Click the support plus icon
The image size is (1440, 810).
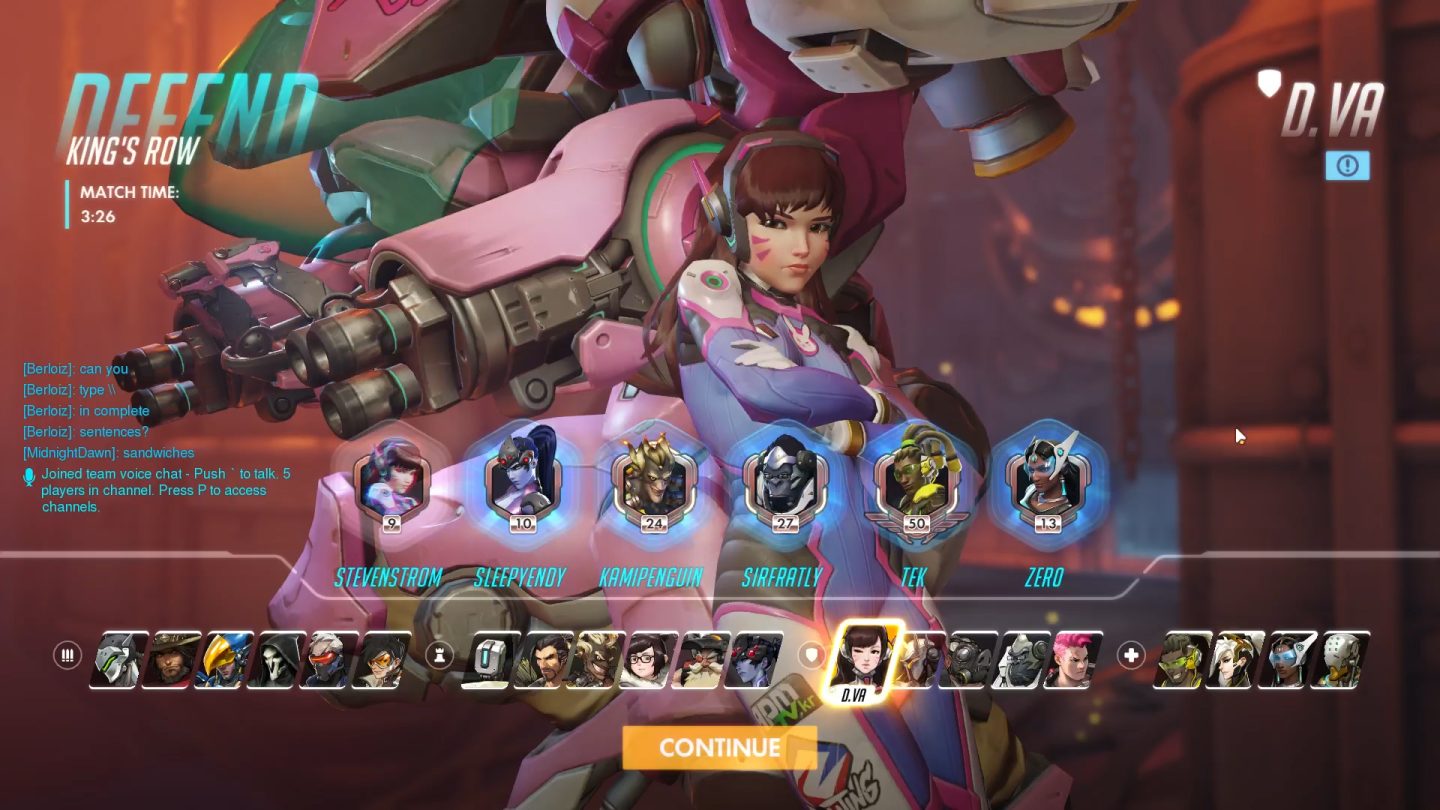tap(1130, 655)
